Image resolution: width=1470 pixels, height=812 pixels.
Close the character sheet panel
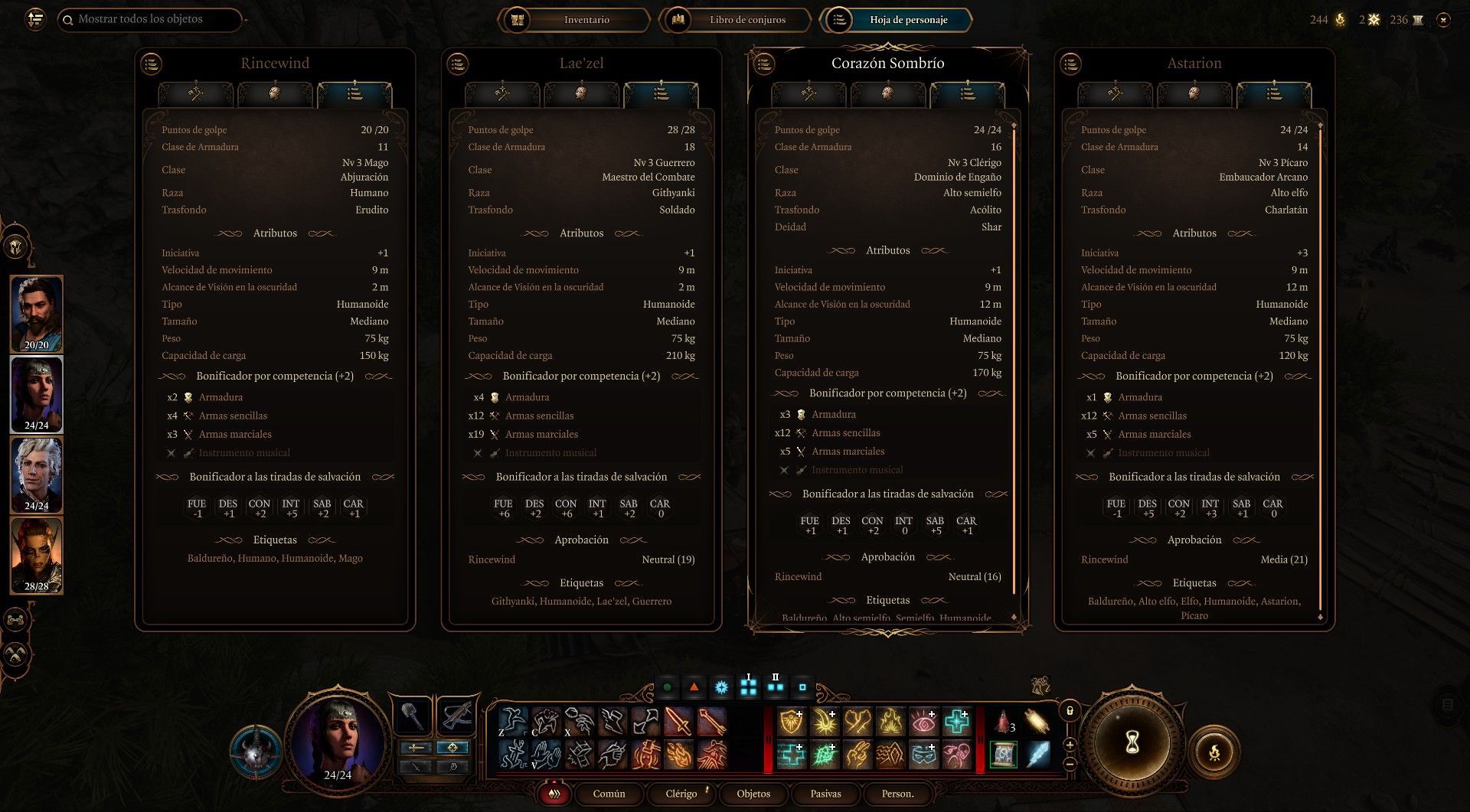point(1443,20)
